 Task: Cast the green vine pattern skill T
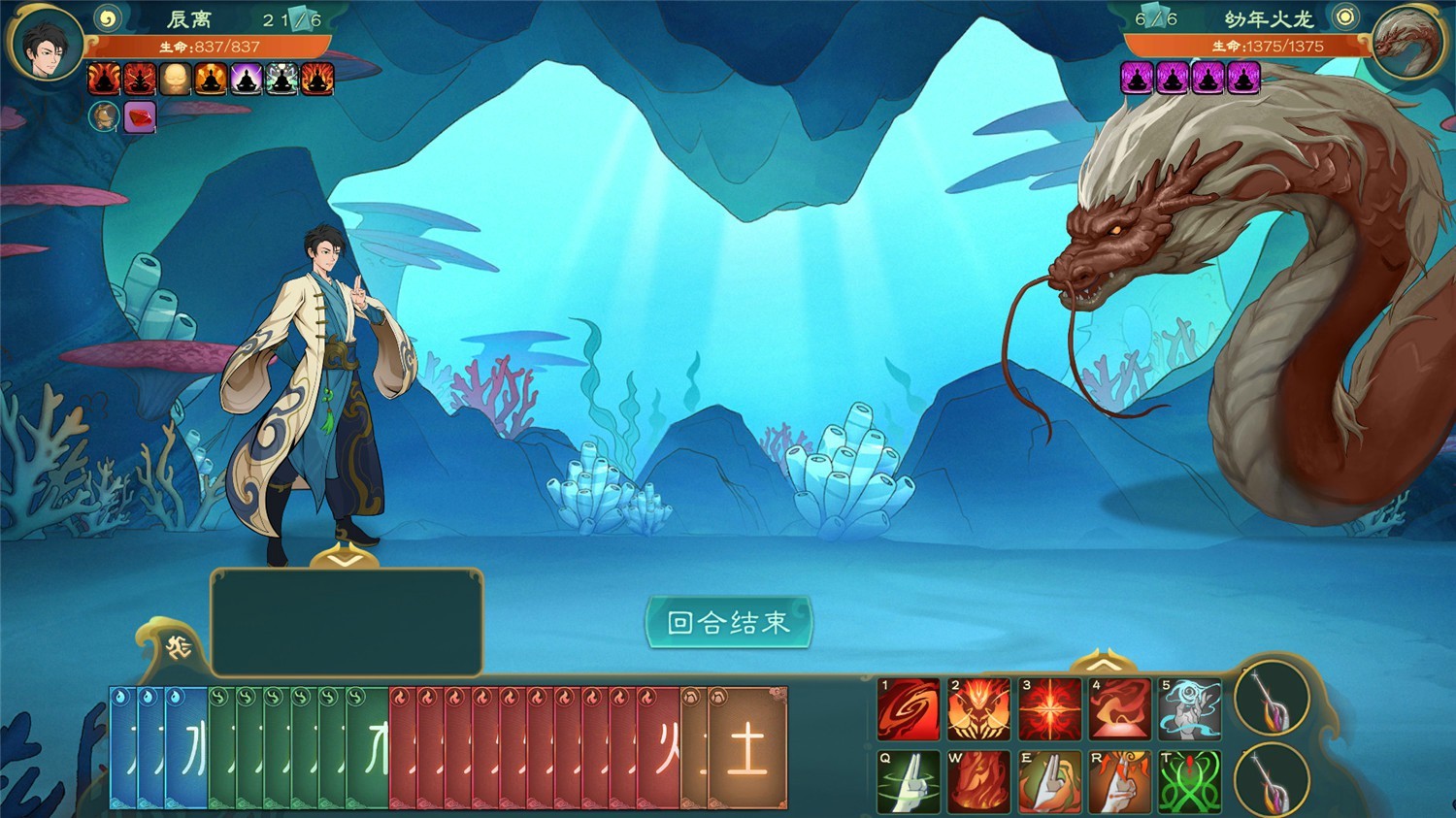[x=1189, y=782]
